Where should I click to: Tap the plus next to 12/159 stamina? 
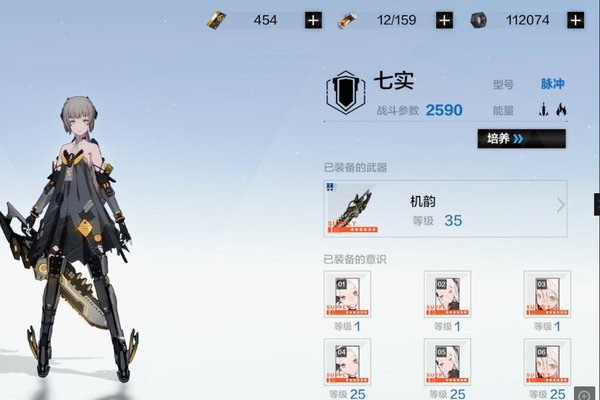click(445, 20)
